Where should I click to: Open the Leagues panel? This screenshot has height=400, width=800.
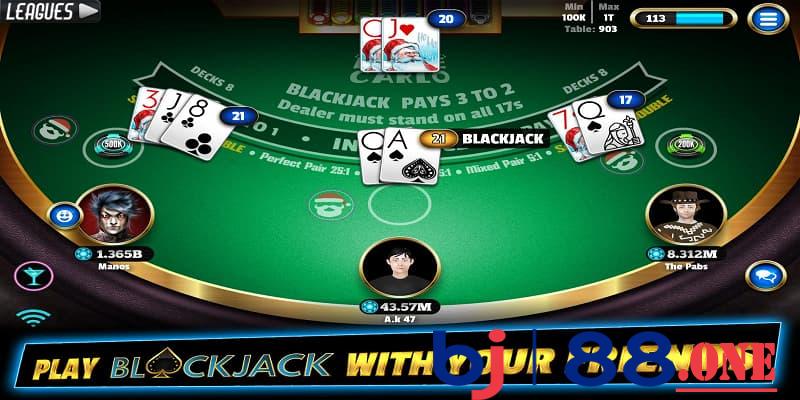point(51,12)
